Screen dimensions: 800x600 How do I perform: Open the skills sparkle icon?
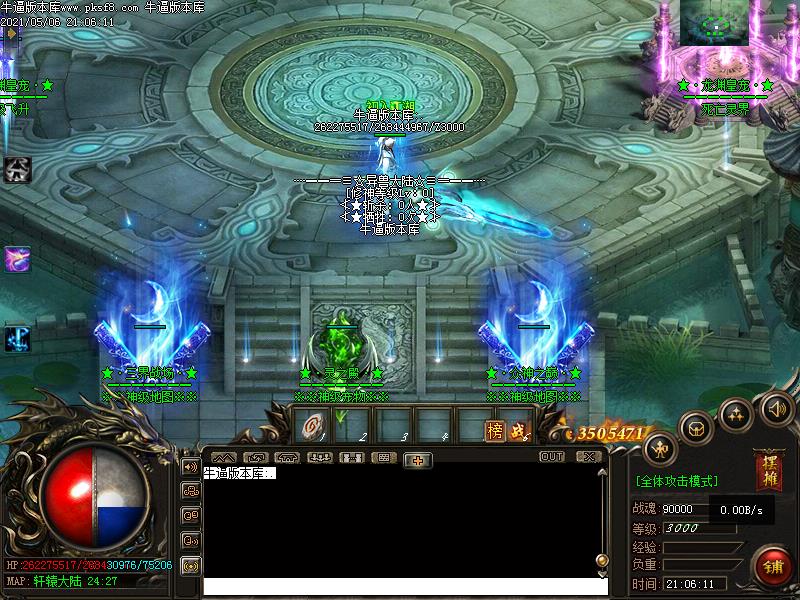pos(736,412)
